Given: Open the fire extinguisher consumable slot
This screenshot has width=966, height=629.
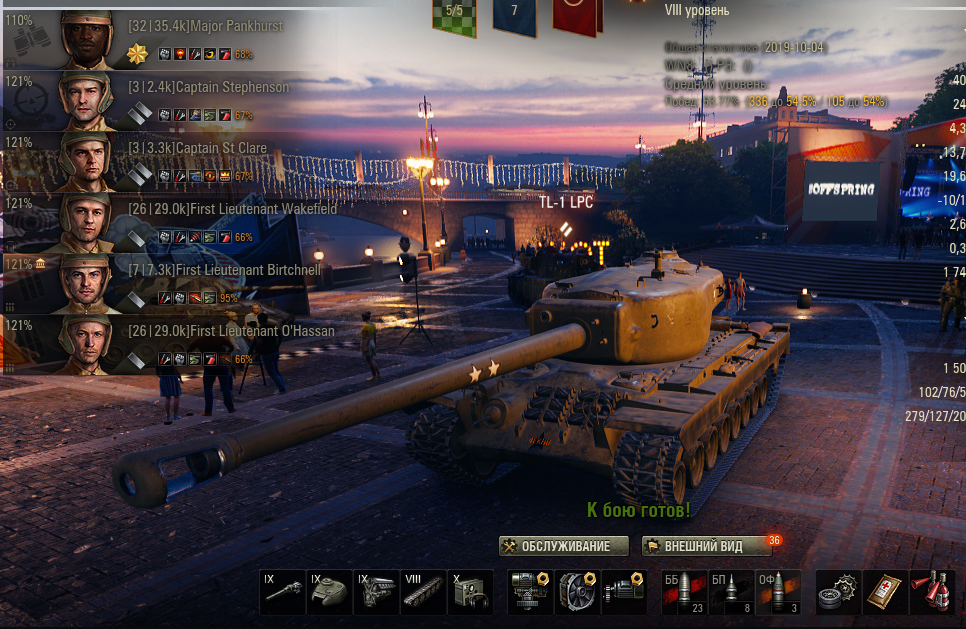Looking at the screenshot, I should [x=932, y=592].
